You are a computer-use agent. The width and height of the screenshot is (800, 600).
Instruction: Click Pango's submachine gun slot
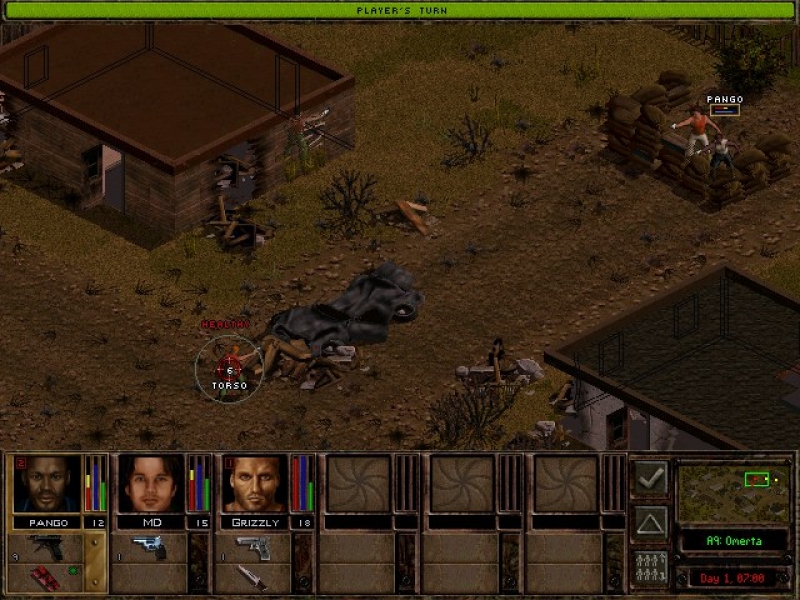[x=44, y=546]
